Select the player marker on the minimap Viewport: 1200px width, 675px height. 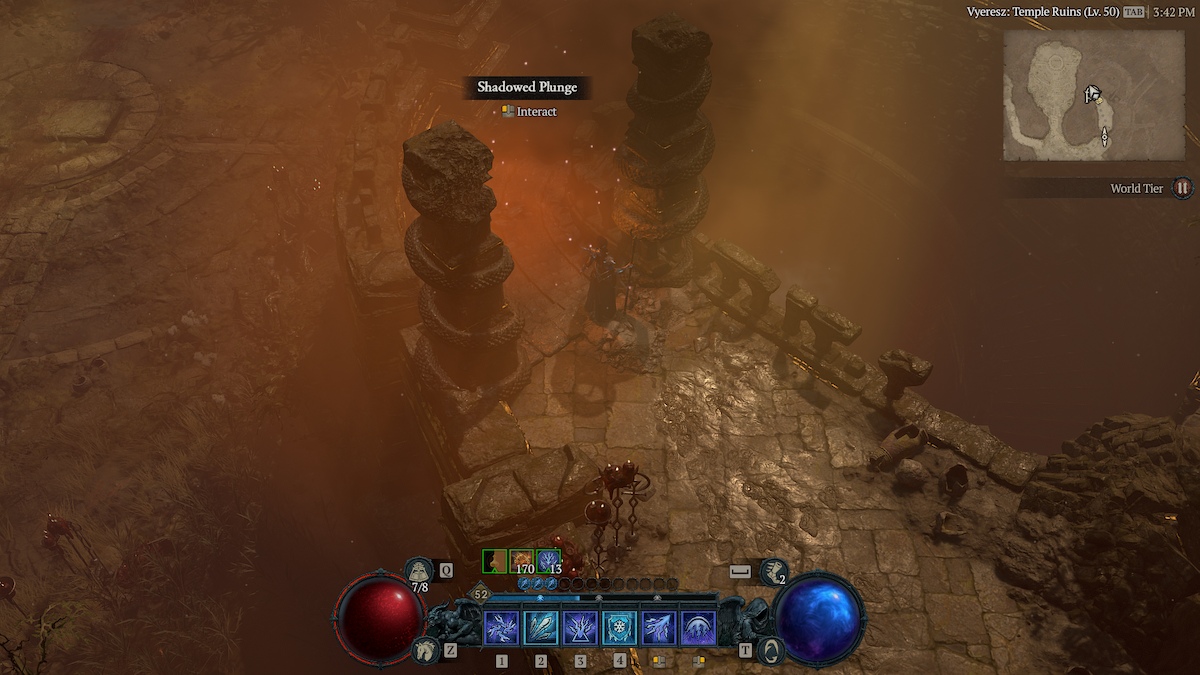tap(1092, 95)
